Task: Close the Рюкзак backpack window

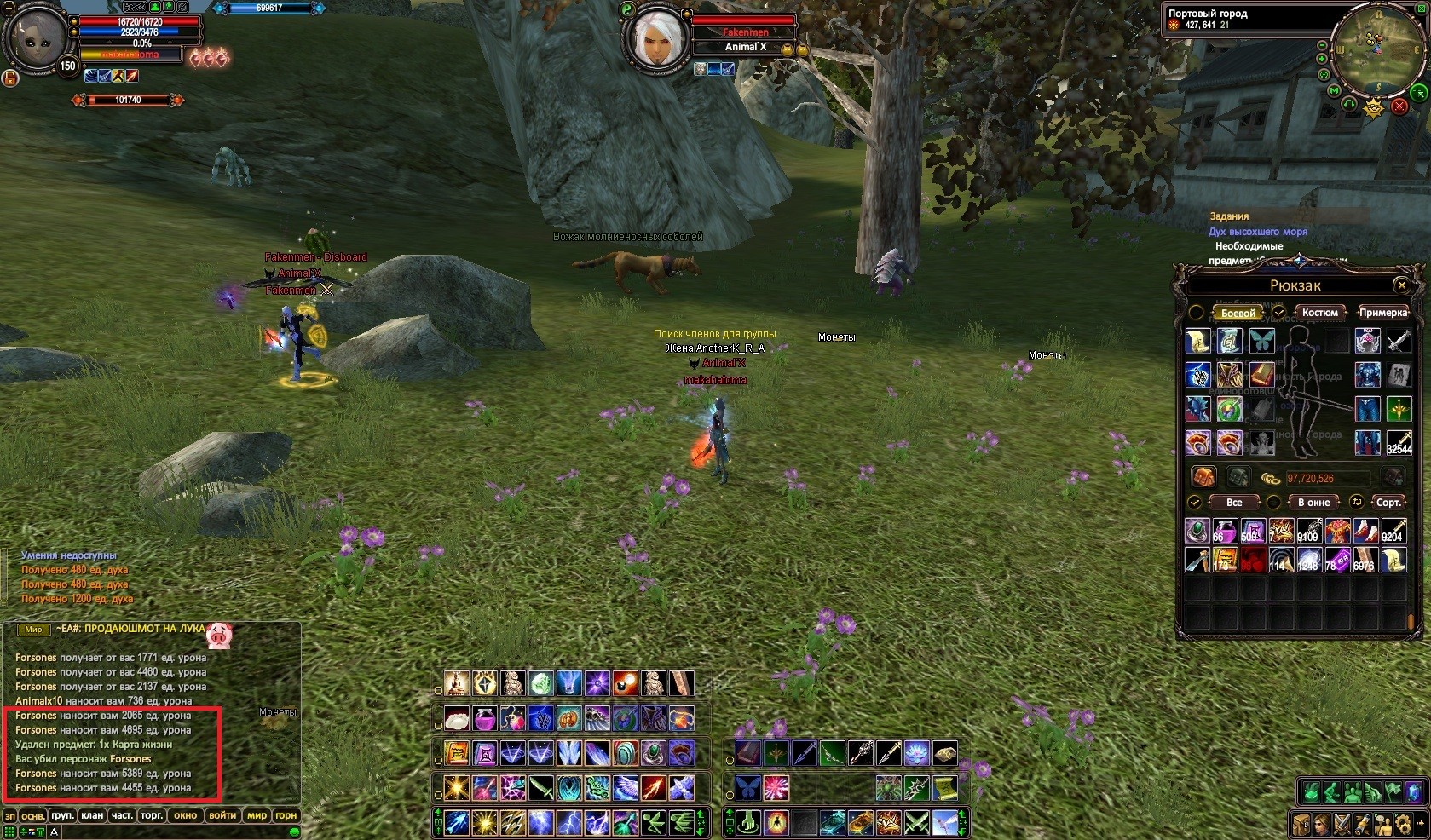Action: pyautogui.click(x=1400, y=285)
